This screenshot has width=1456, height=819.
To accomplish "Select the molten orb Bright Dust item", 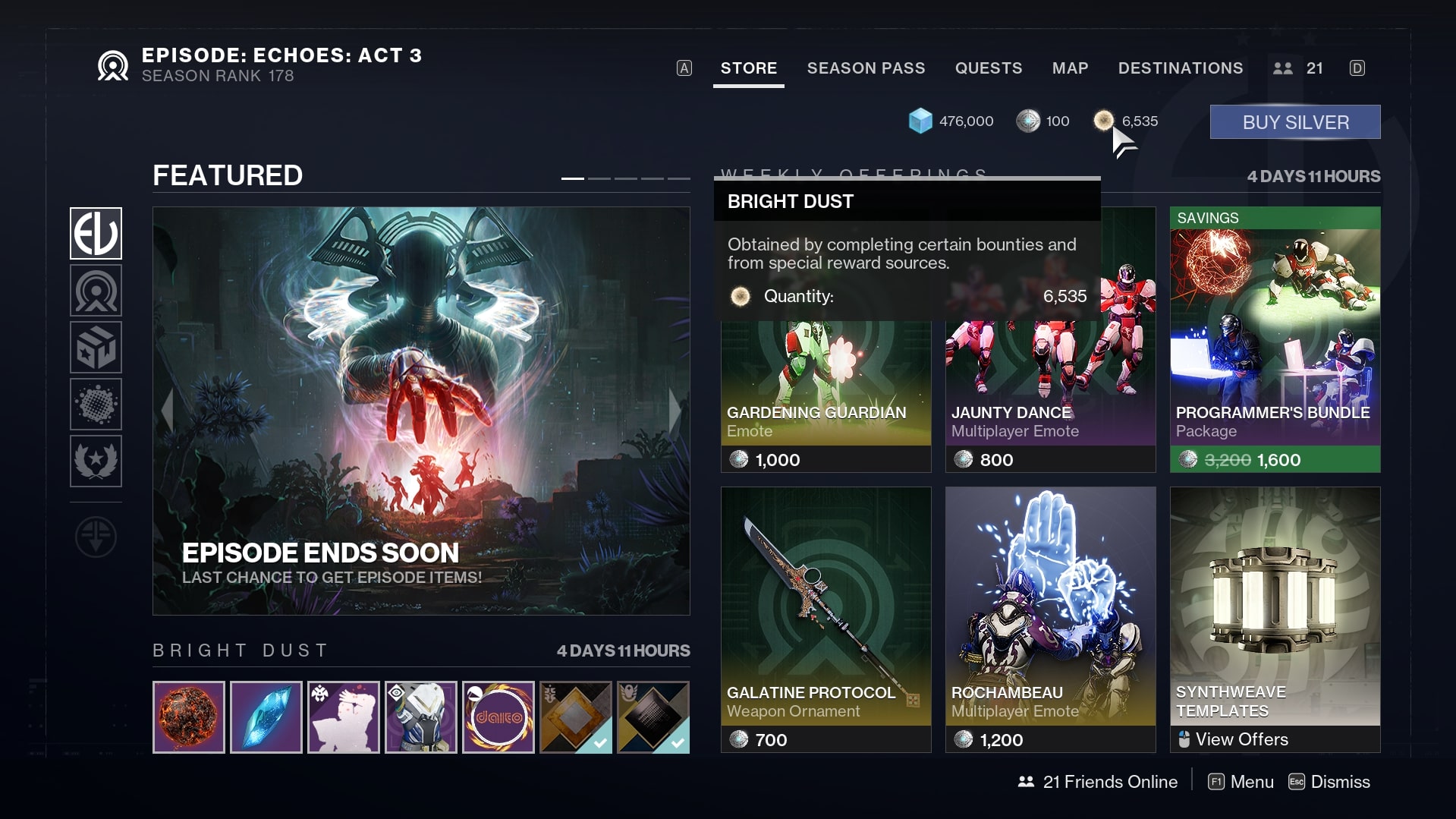I will click(x=189, y=717).
